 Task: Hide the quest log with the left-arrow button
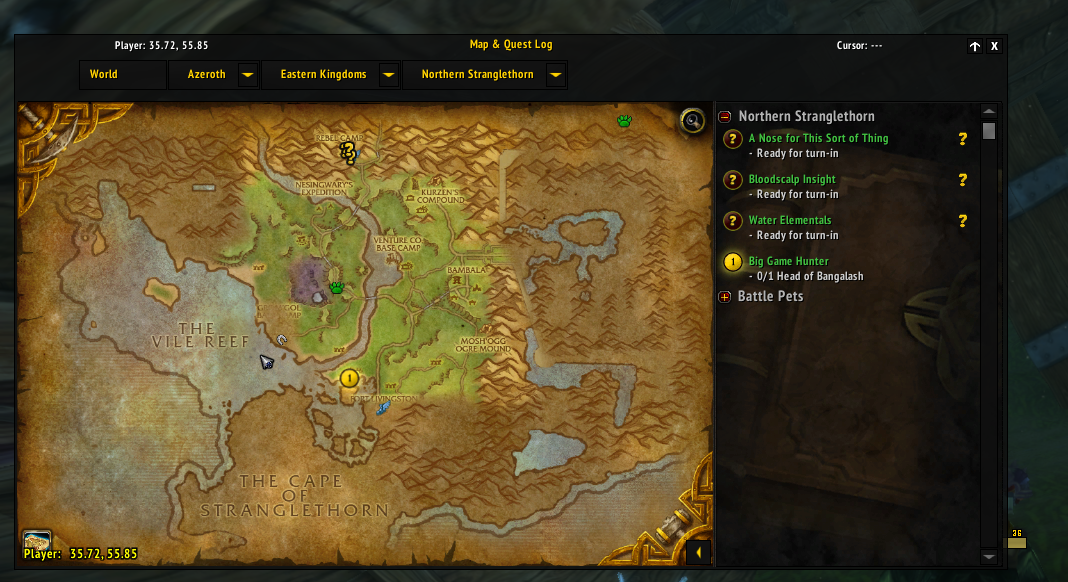pos(700,552)
